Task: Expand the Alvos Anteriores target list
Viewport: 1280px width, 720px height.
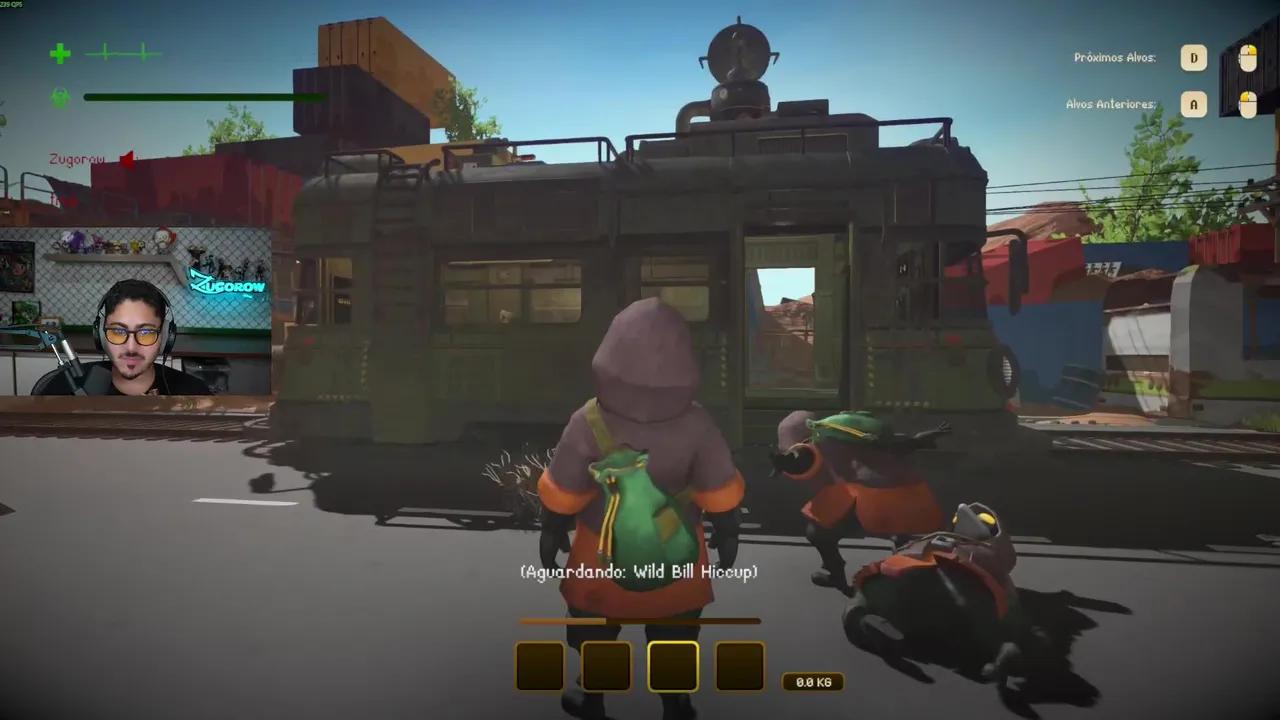Action: point(1111,103)
